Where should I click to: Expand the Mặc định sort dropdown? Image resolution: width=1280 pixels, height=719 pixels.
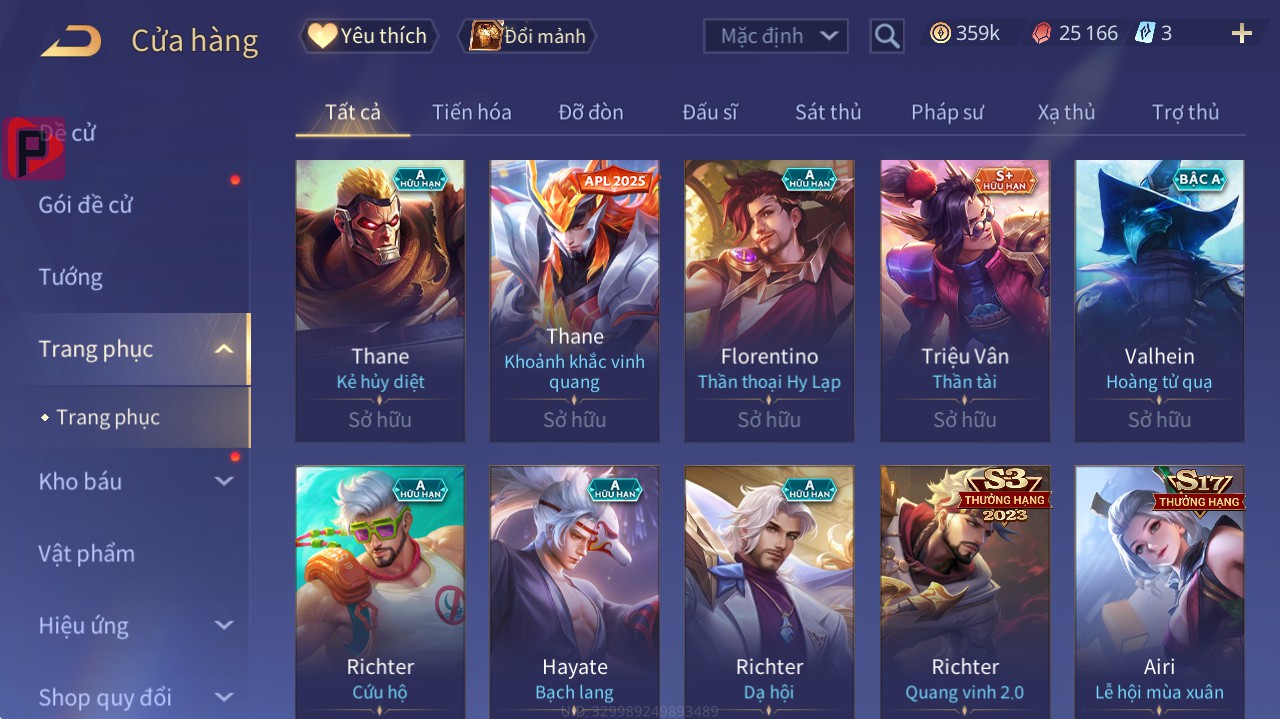click(x=776, y=36)
